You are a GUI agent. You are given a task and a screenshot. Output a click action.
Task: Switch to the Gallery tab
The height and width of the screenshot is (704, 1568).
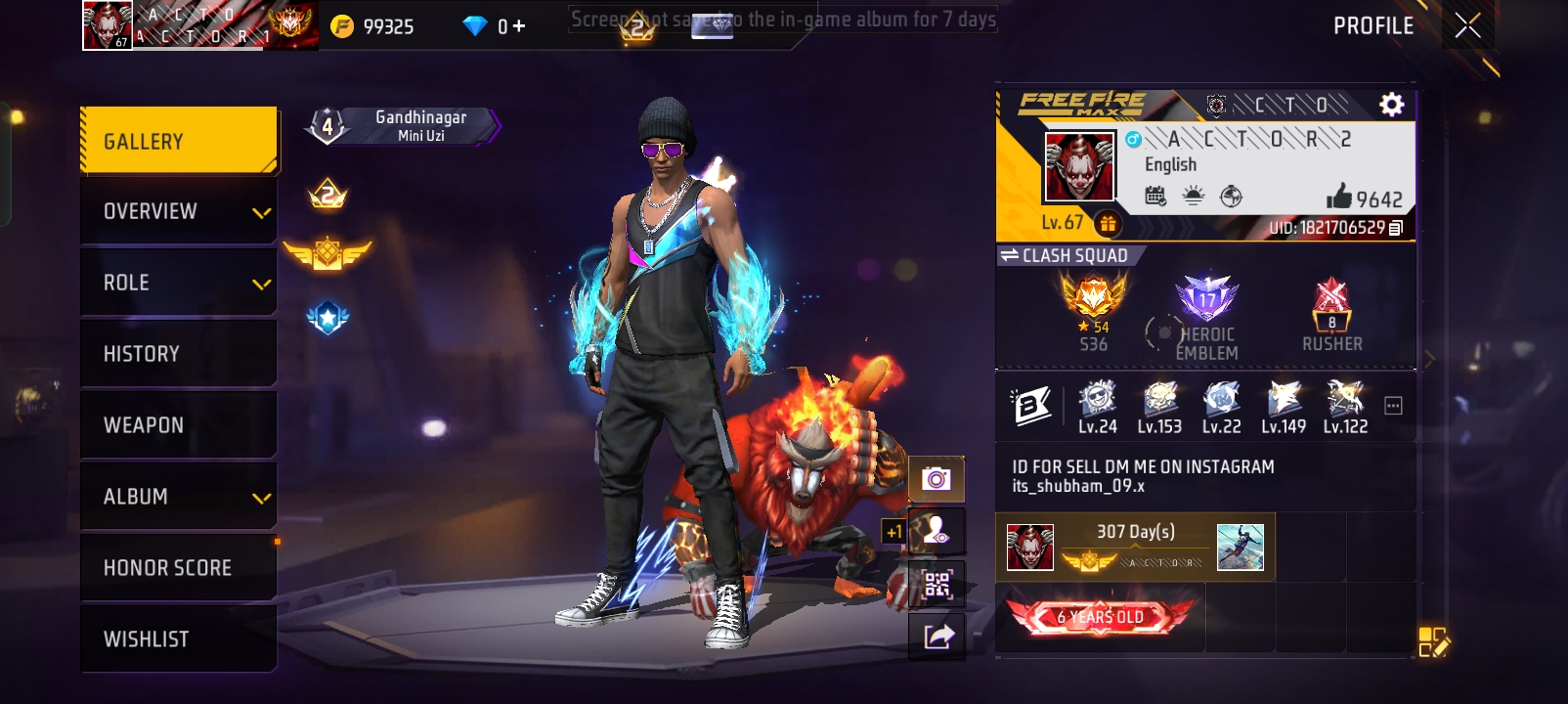point(178,140)
